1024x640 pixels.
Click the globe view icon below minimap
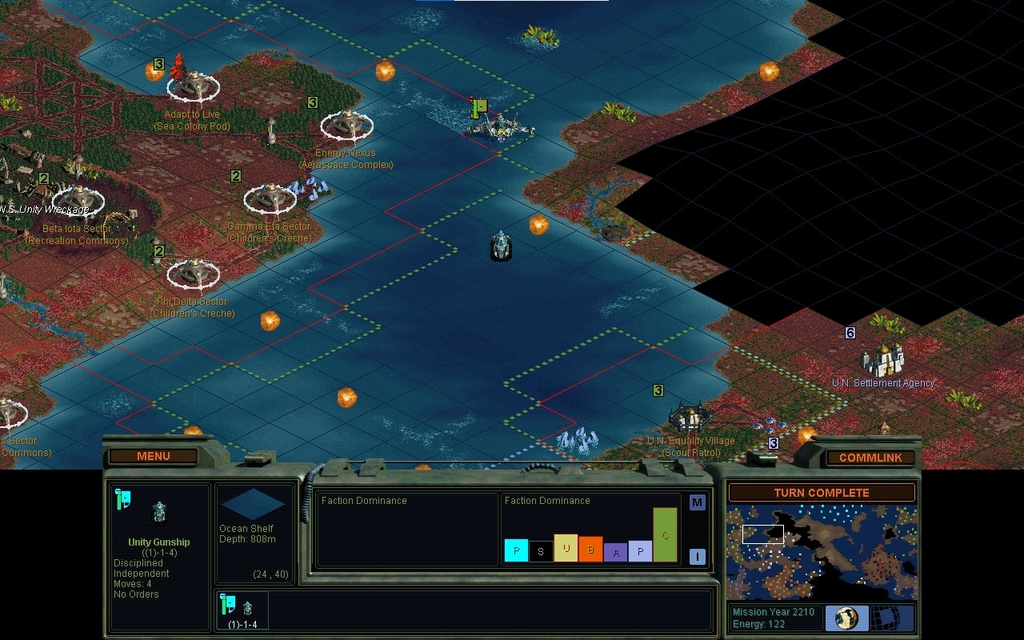[x=845, y=617]
